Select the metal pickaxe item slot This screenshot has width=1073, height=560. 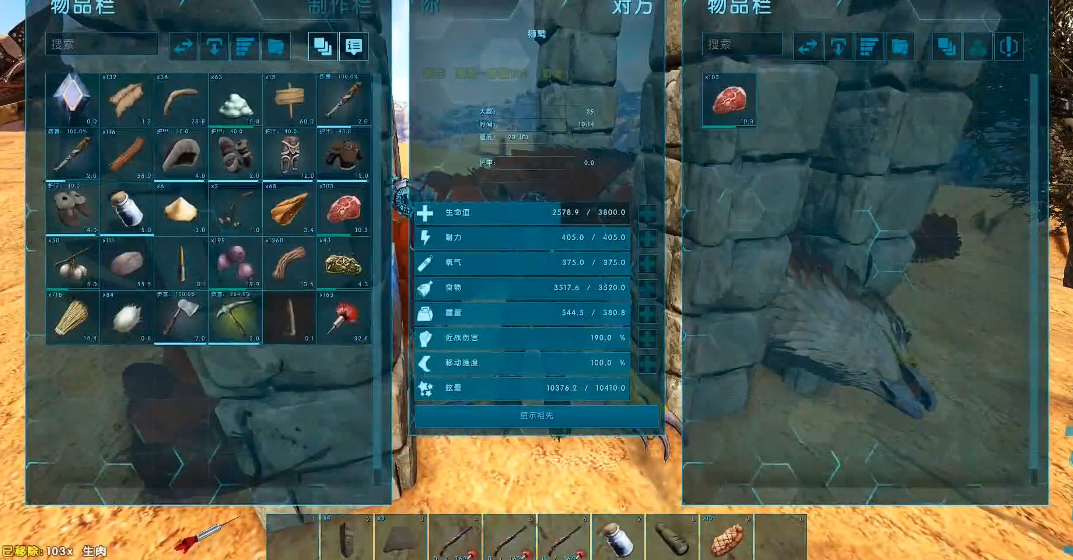pos(235,317)
